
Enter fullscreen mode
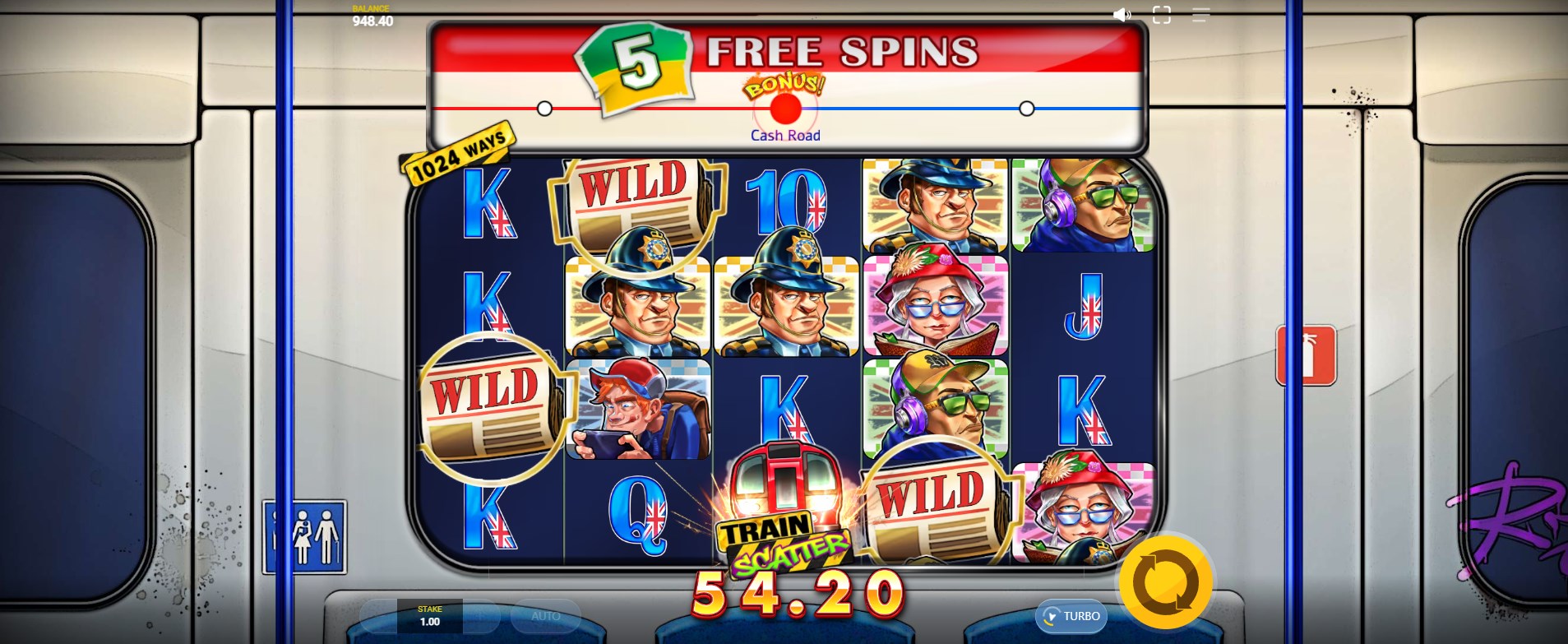click(1161, 15)
